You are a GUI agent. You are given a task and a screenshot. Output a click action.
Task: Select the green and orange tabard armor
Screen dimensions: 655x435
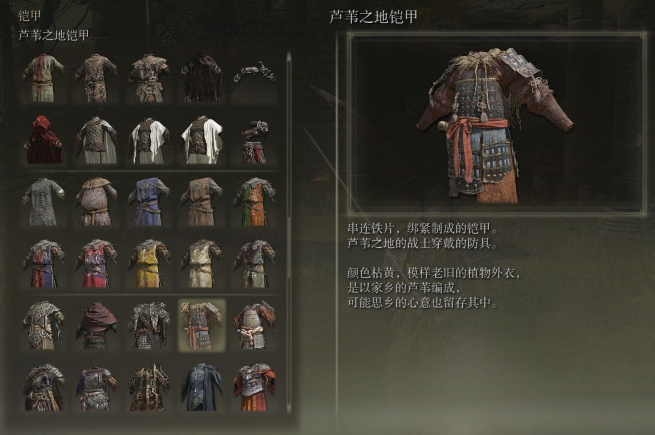[x=254, y=201]
